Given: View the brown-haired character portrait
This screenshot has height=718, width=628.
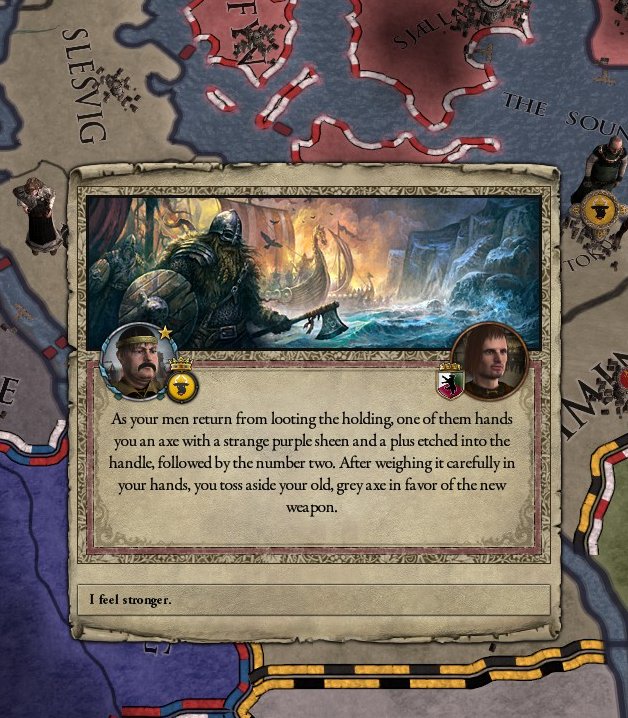Looking at the screenshot, I should (x=490, y=360).
